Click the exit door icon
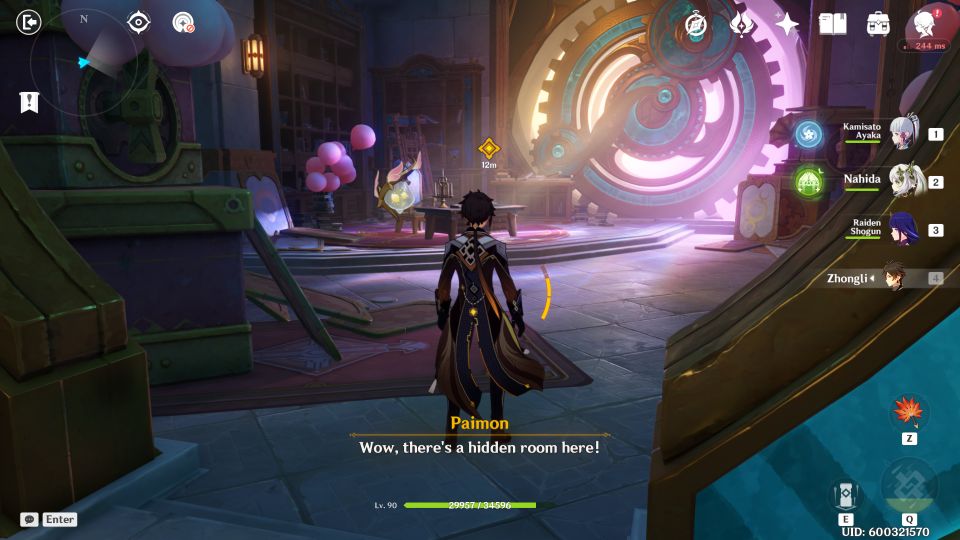This screenshot has height=540, width=960. 29,22
